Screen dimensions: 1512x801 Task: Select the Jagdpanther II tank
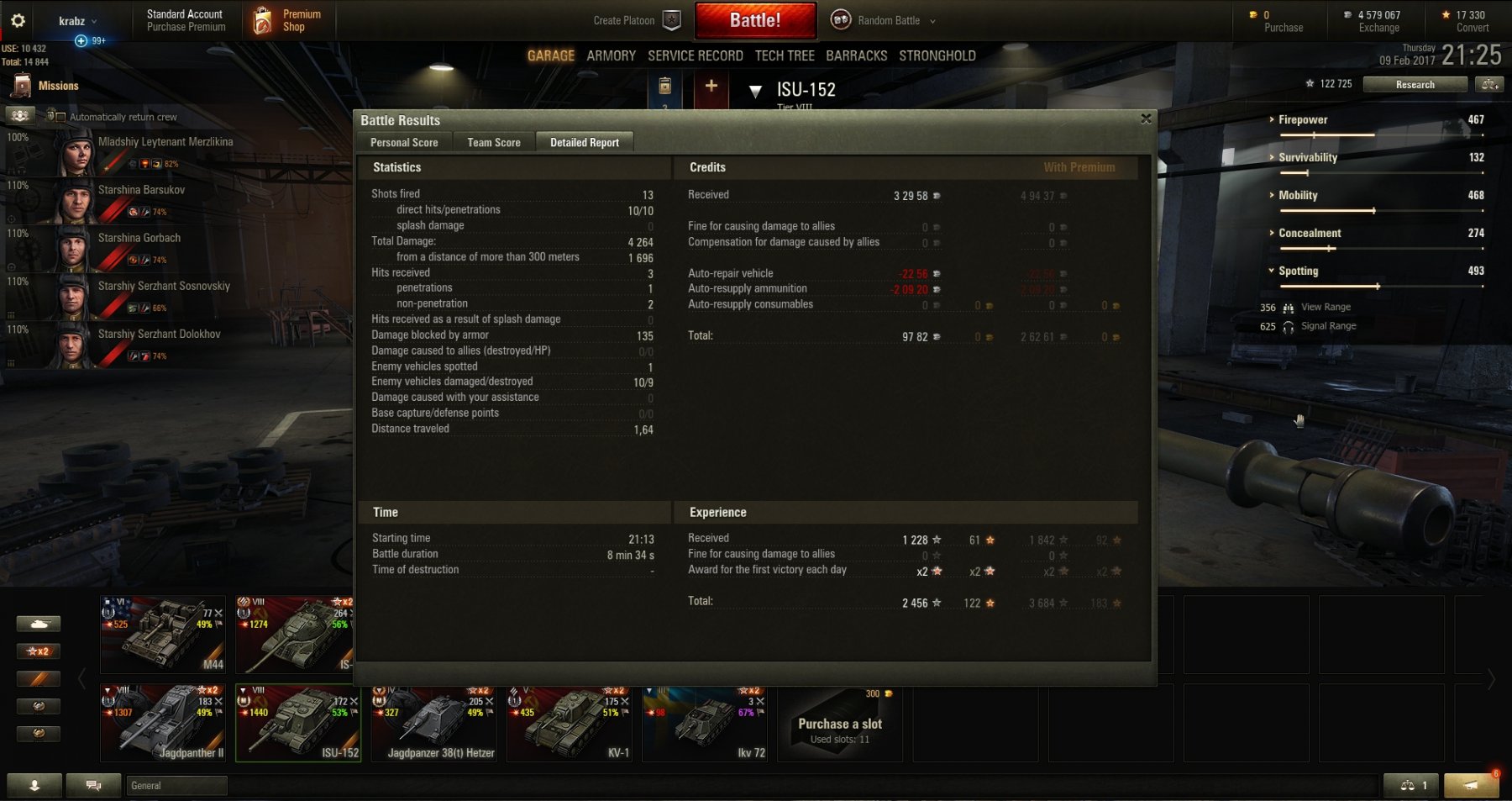pyautogui.click(x=164, y=723)
